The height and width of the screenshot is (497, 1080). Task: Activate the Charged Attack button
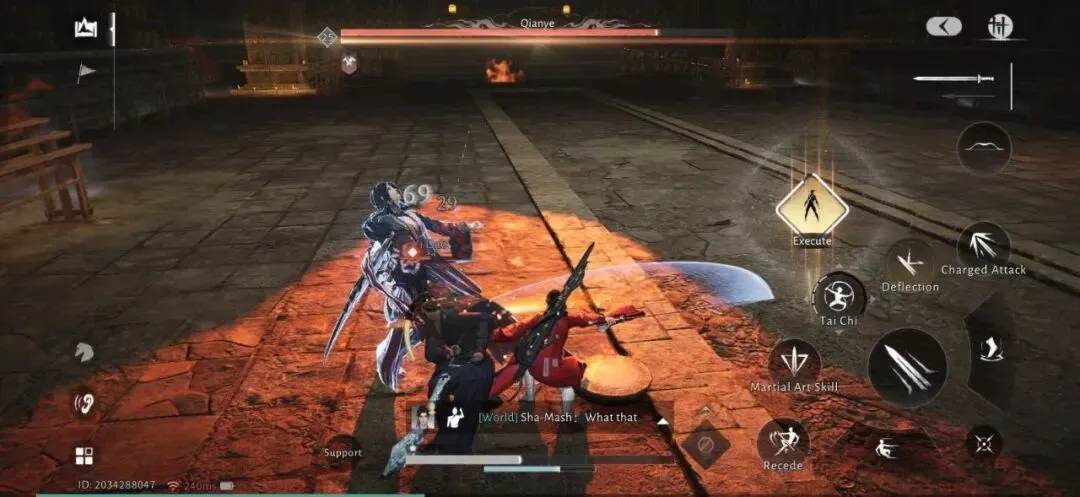click(984, 246)
